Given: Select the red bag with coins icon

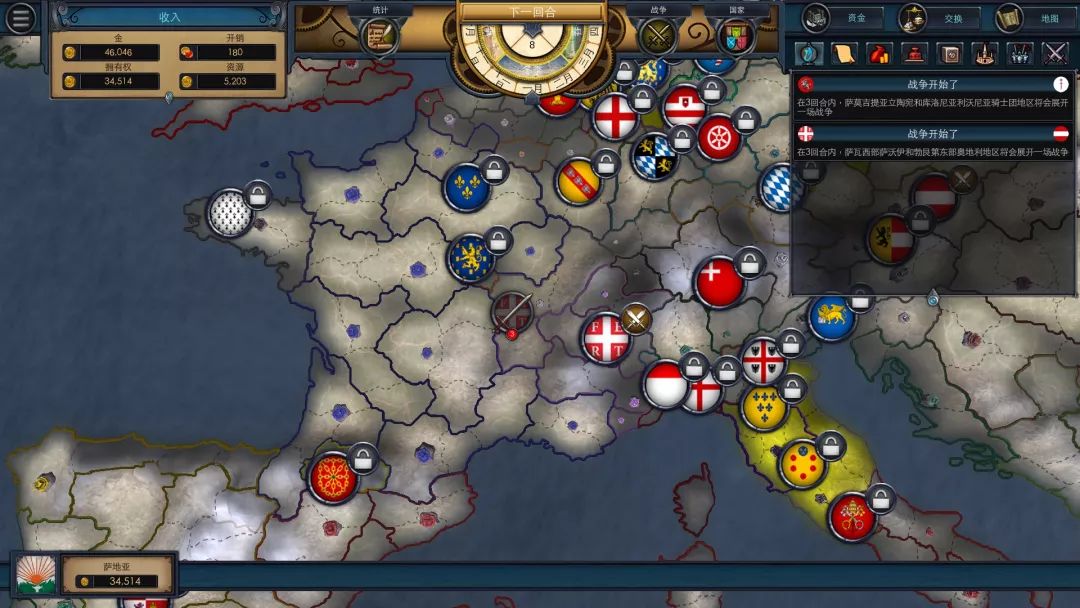Looking at the screenshot, I should tap(879, 53).
